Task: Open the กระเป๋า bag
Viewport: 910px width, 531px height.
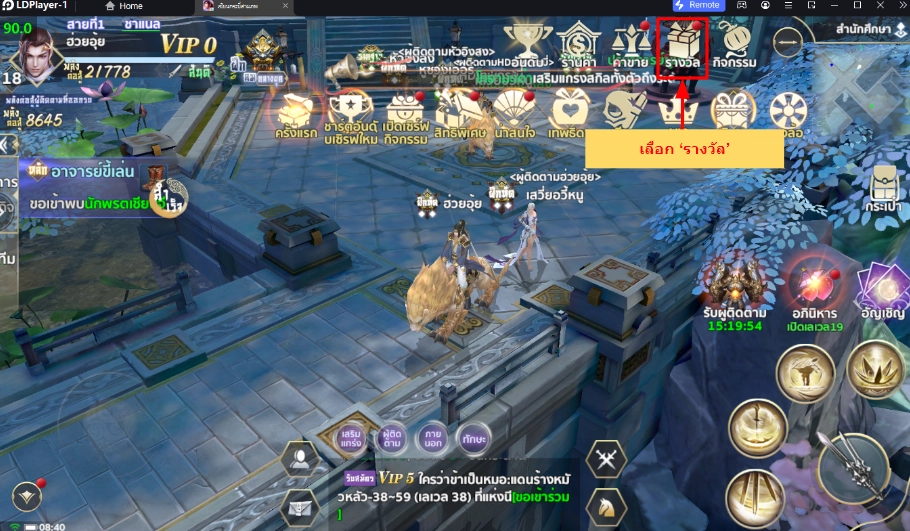Action: coord(883,187)
